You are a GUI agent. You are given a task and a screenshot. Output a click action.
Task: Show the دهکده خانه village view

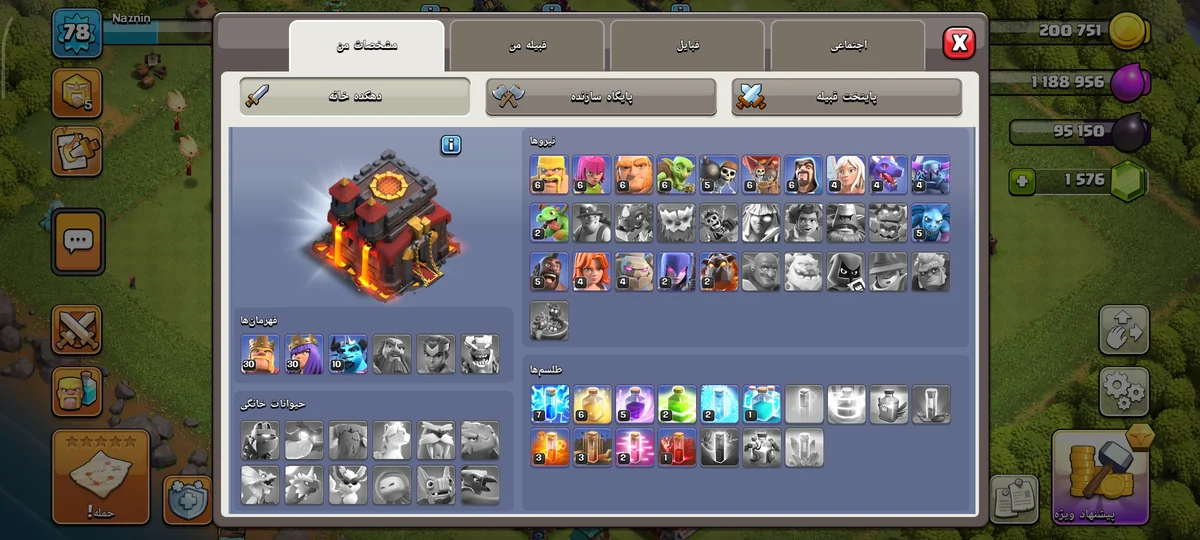pos(356,96)
